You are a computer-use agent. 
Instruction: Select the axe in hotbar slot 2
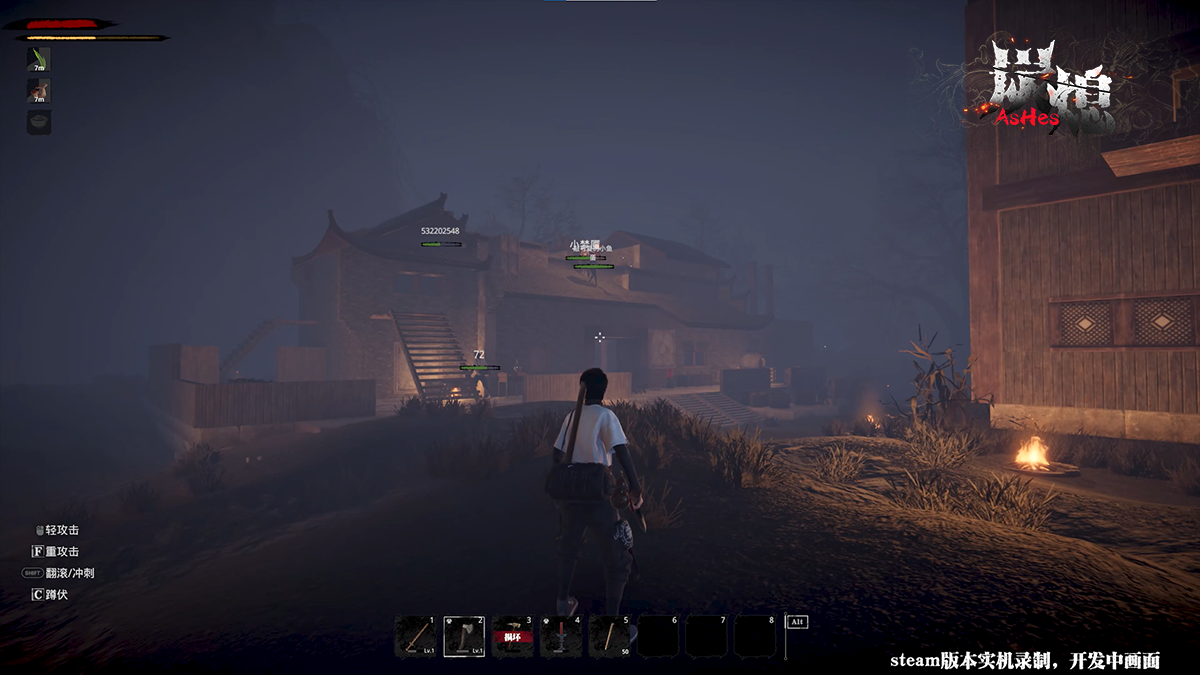click(464, 636)
